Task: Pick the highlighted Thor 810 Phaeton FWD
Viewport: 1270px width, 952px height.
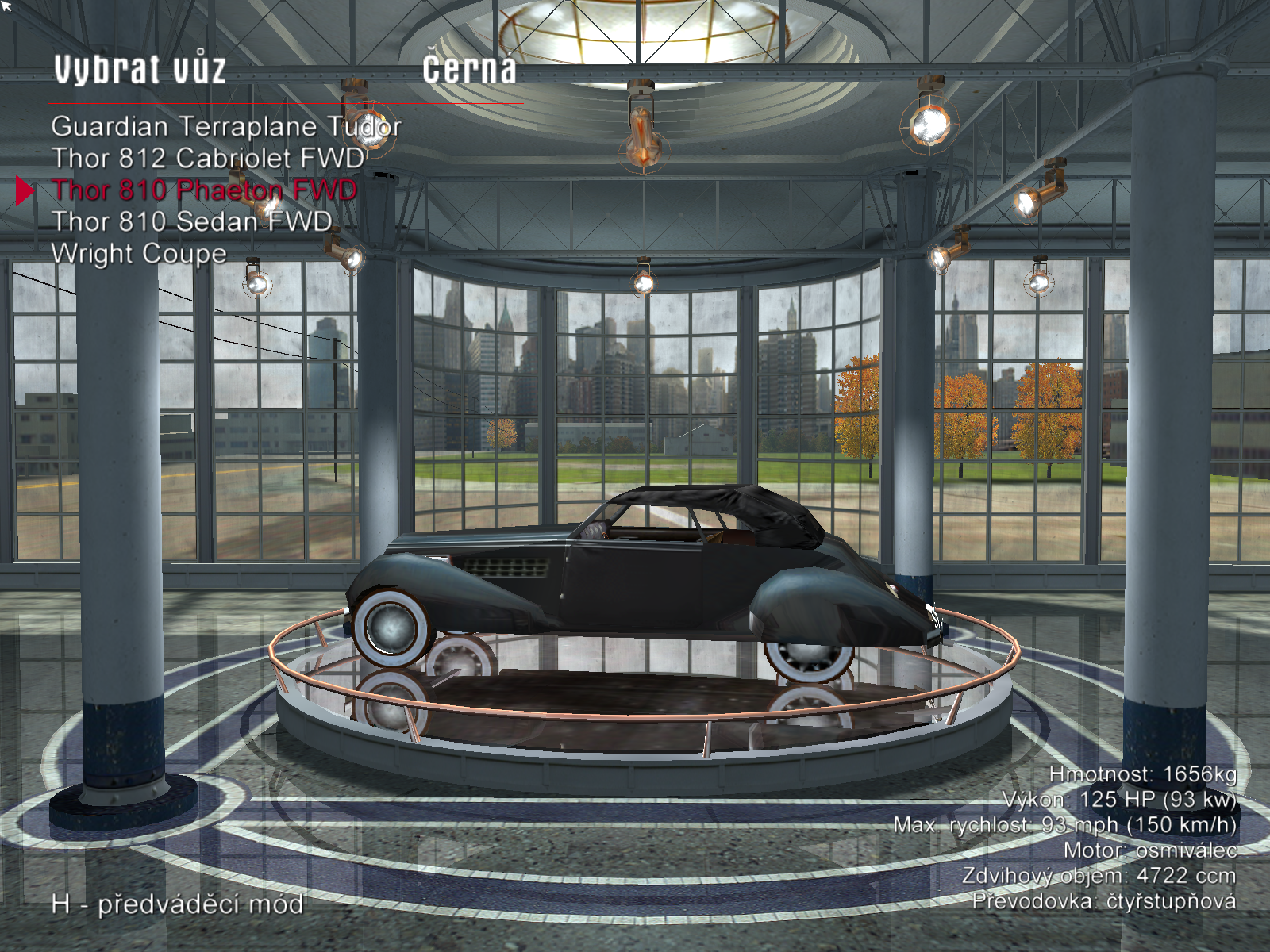Action: 204,190
